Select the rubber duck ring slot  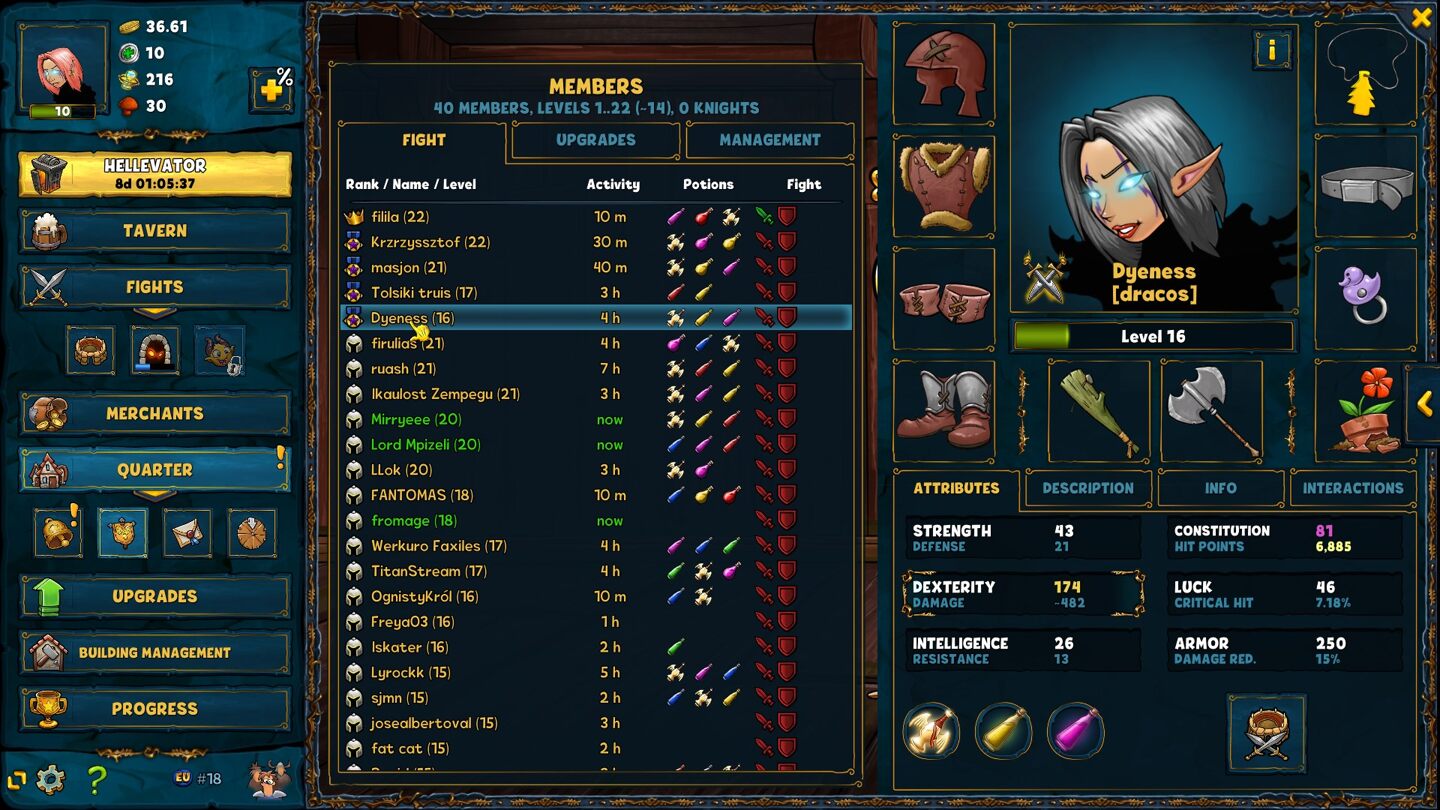click(1363, 297)
